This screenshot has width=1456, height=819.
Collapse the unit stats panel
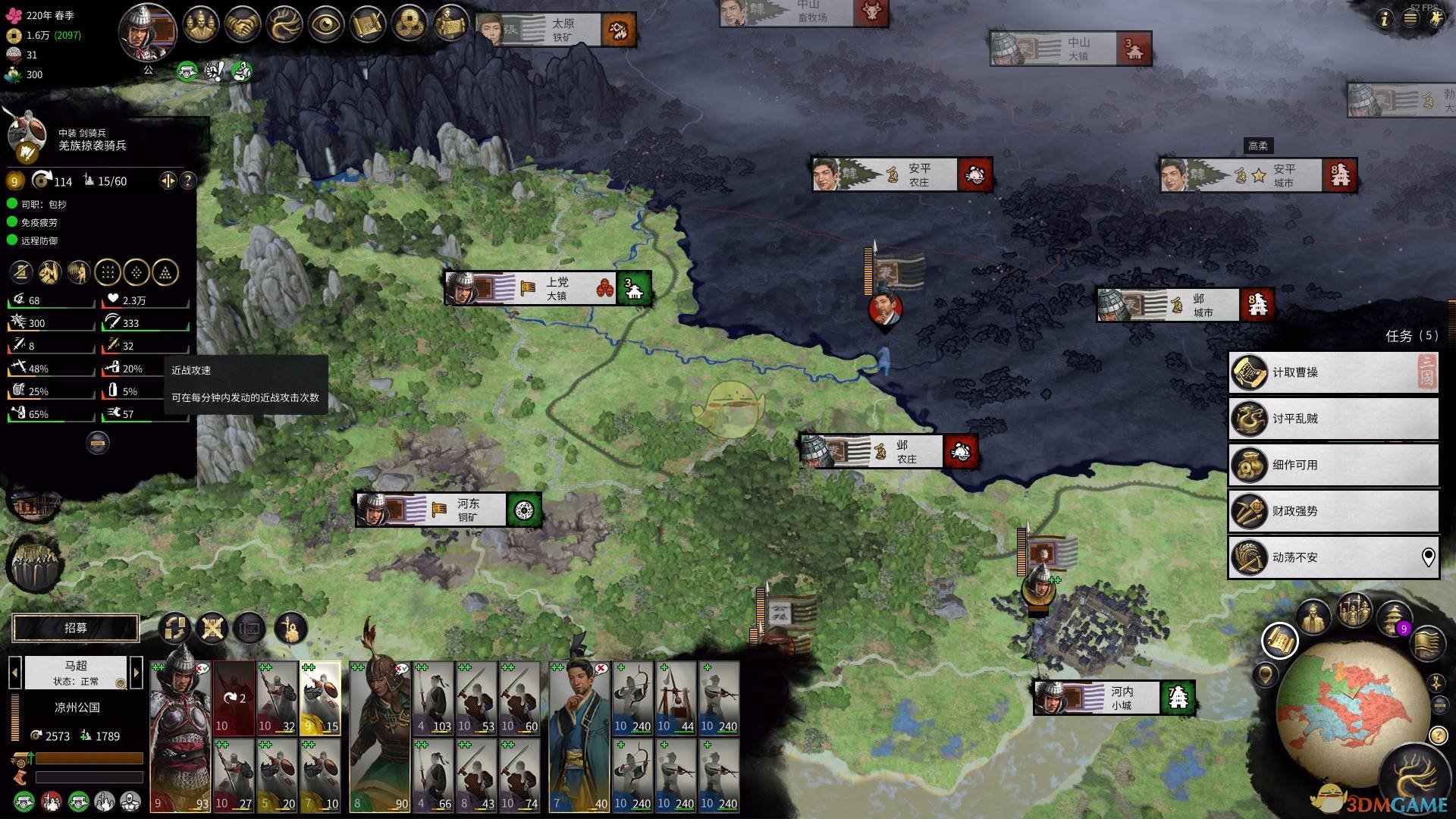(x=97, y=442)
